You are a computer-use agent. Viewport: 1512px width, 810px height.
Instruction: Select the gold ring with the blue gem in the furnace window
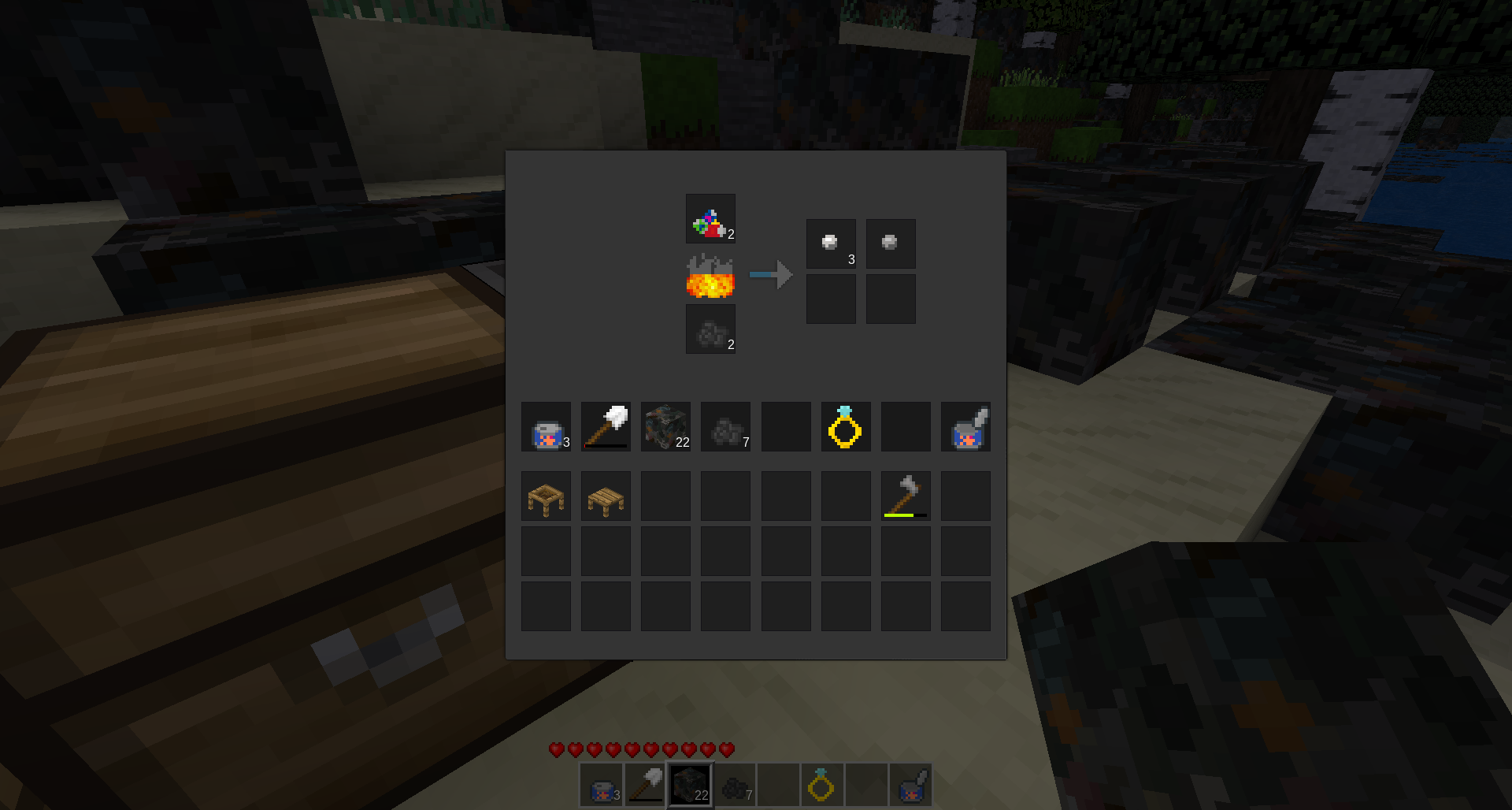tap(846, 427)
